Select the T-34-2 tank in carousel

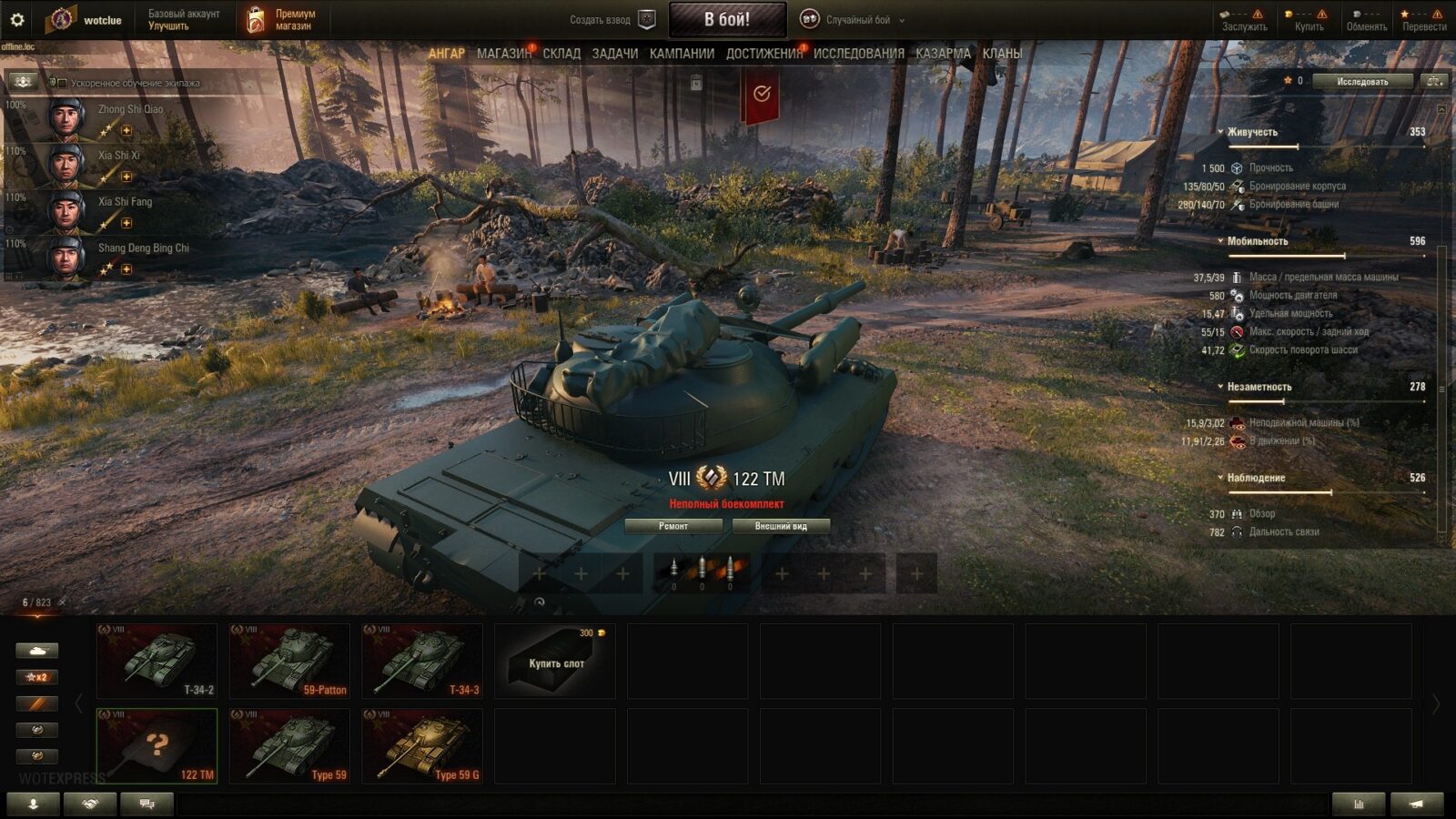coord(157,661)
